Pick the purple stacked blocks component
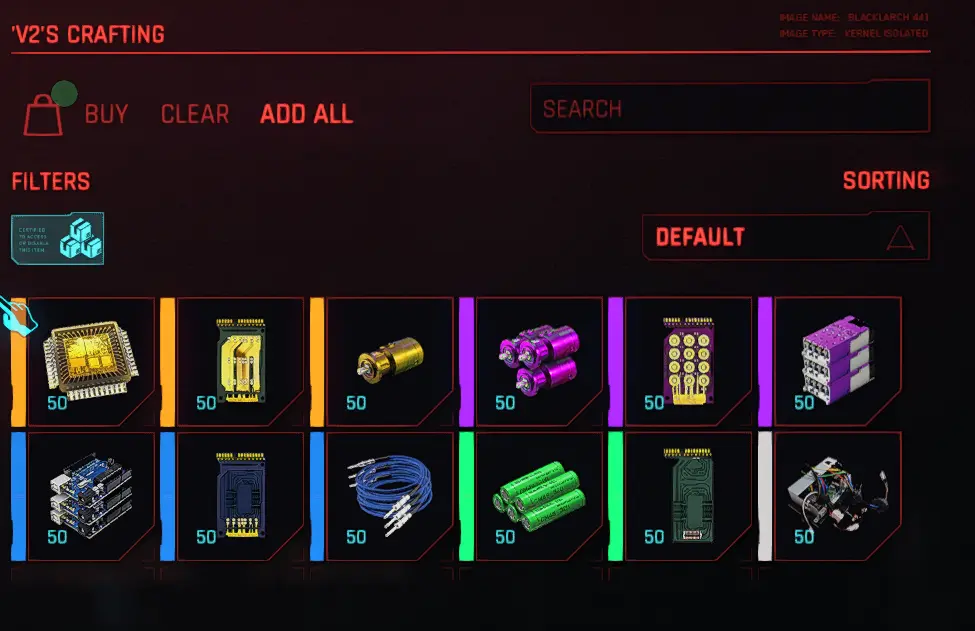 tap(838, 361)
